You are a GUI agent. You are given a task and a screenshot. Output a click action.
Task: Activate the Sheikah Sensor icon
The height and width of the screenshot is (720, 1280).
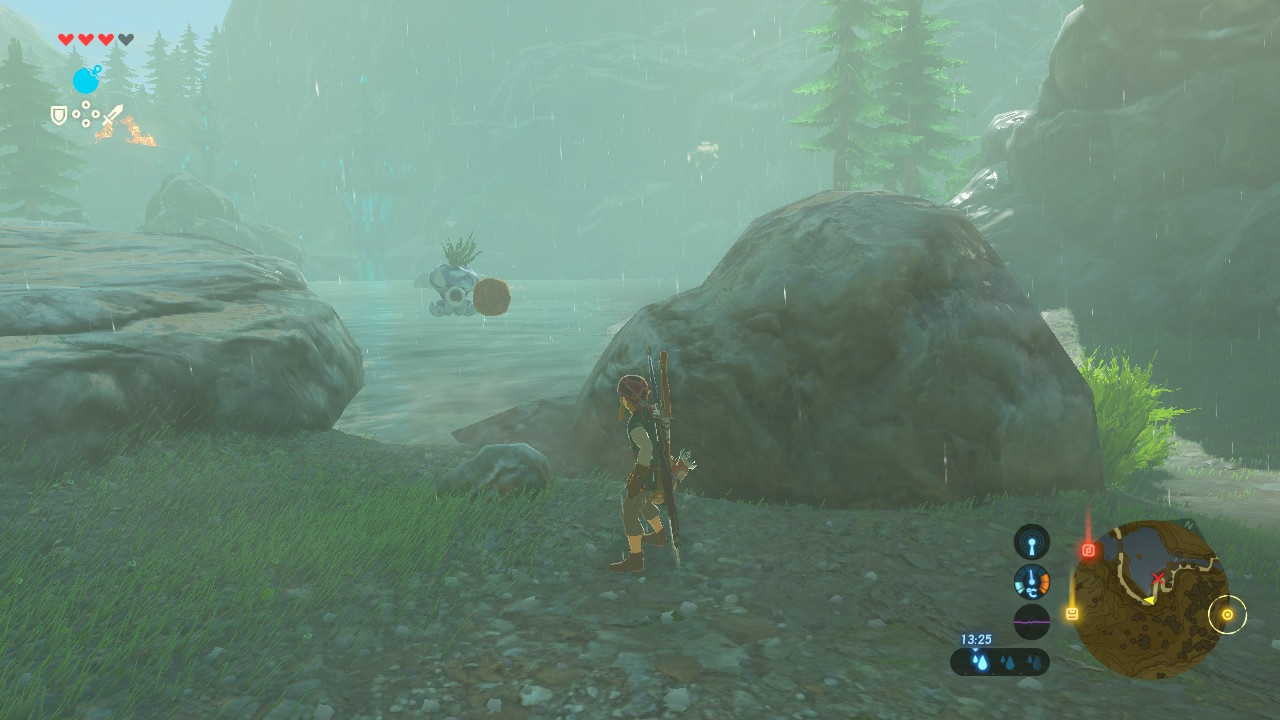click(1032, 542)
